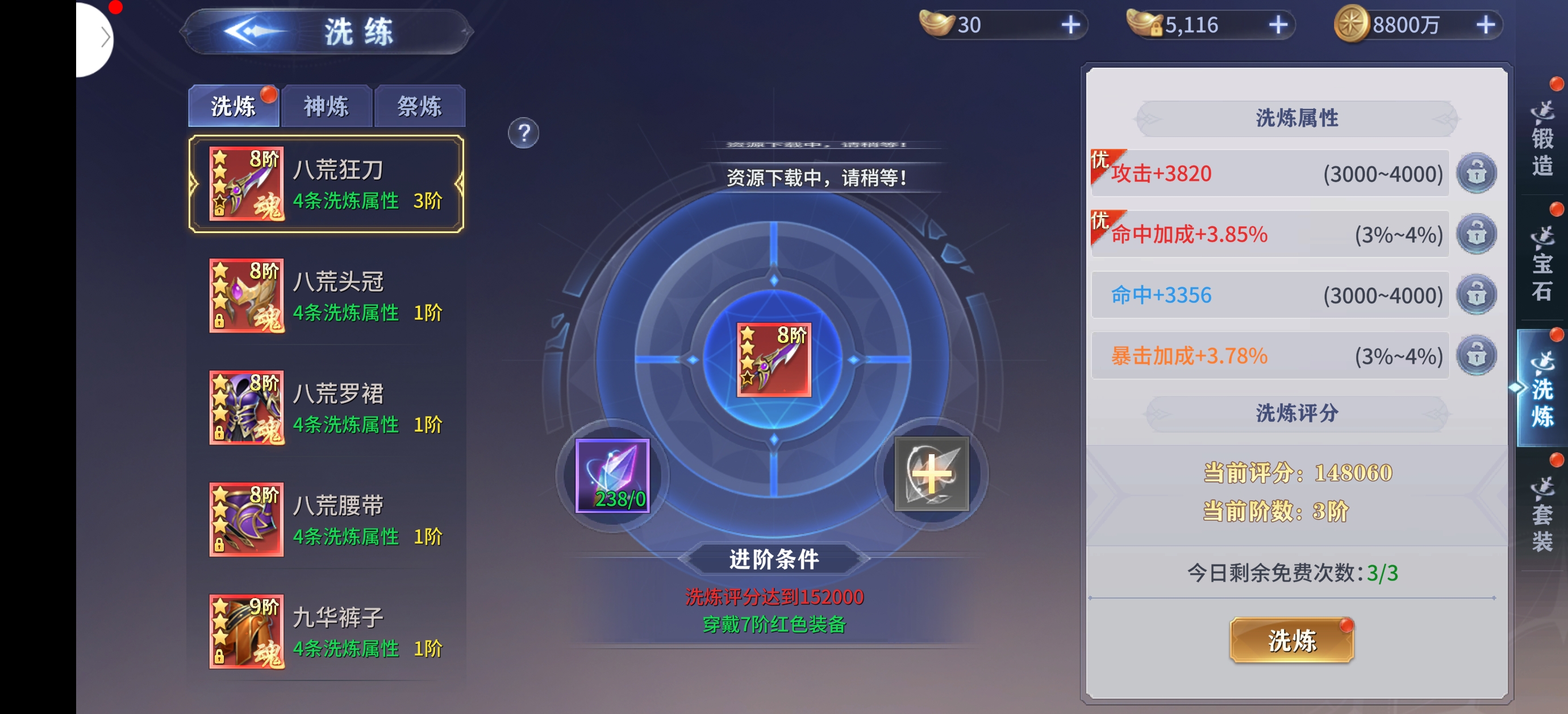
Task: Pick 八荒罗裙 from the list
Action: 326,408
